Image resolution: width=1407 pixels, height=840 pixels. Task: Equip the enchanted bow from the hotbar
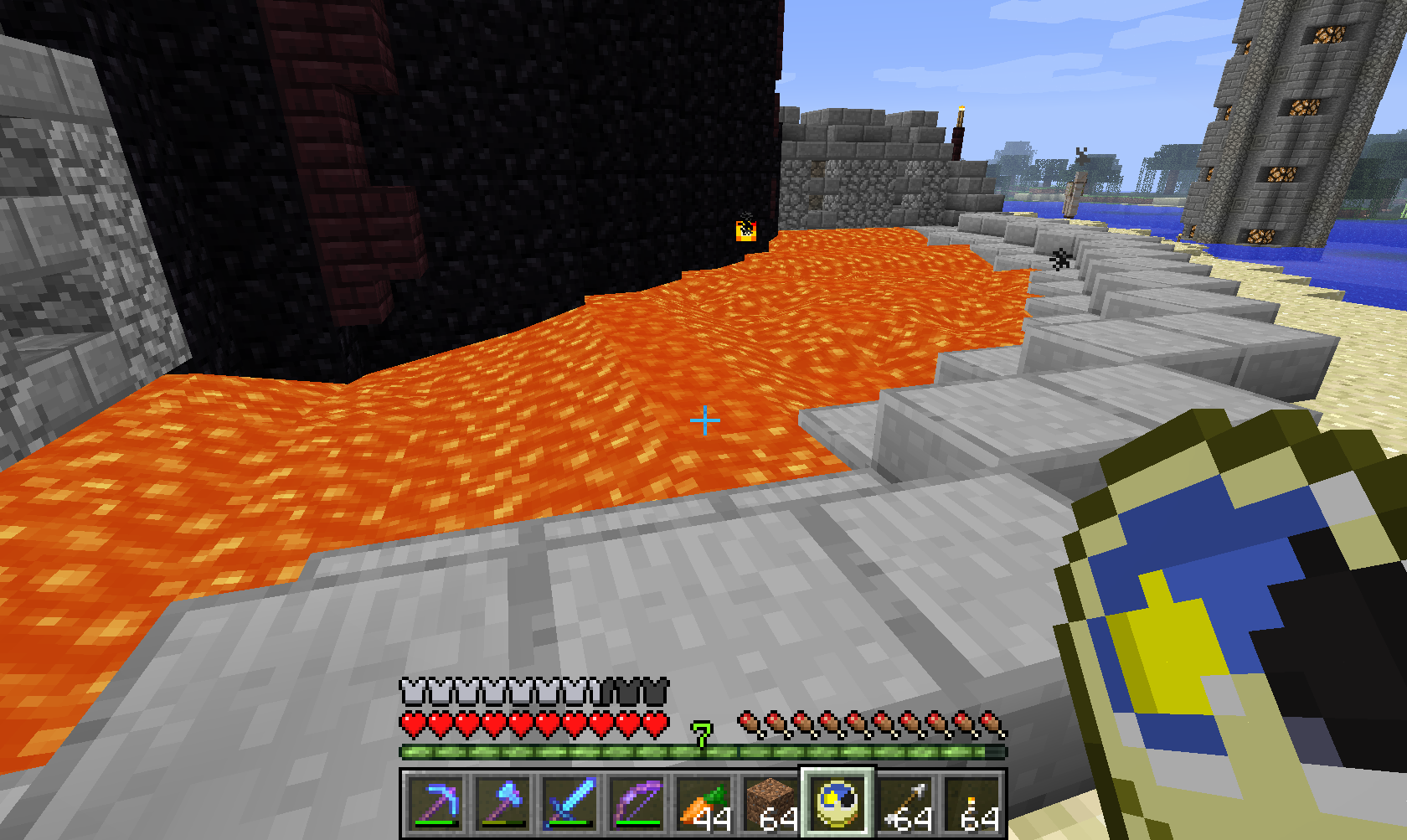pyautogui.click(x=637, y=803)
